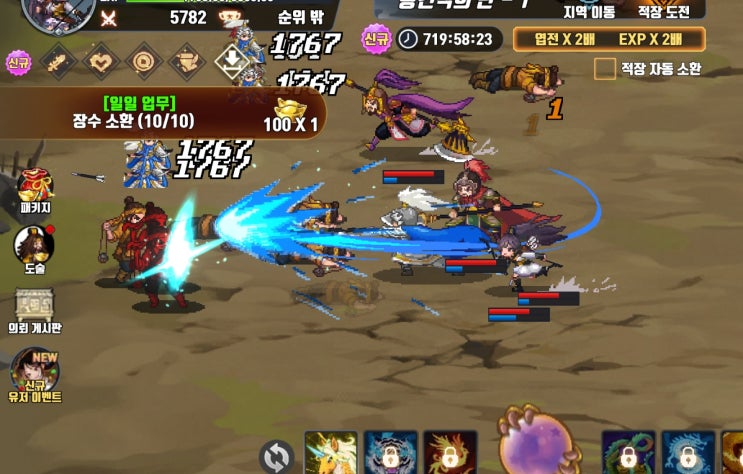Screen dimensions: 743x474
Task: Open the 도술 magic menu
Action: [x=35, y=250]
